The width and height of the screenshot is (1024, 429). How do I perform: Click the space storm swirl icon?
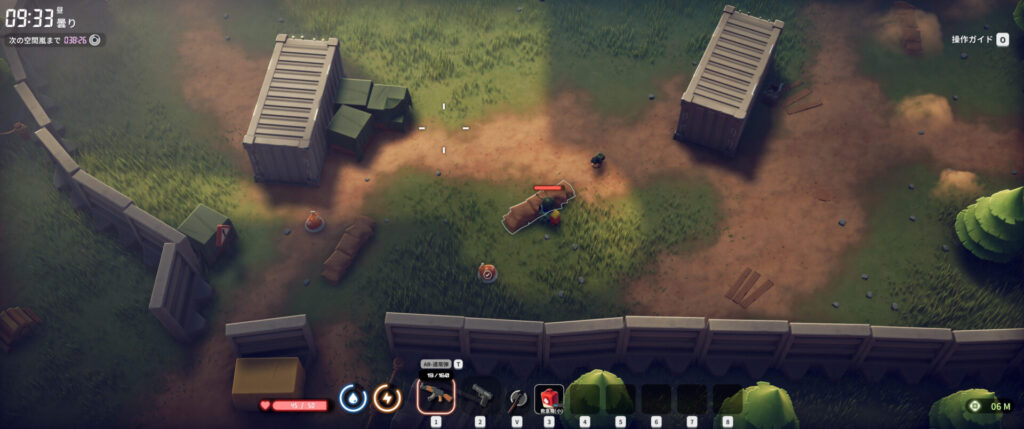pyautogui.click(x=95, y=40)
